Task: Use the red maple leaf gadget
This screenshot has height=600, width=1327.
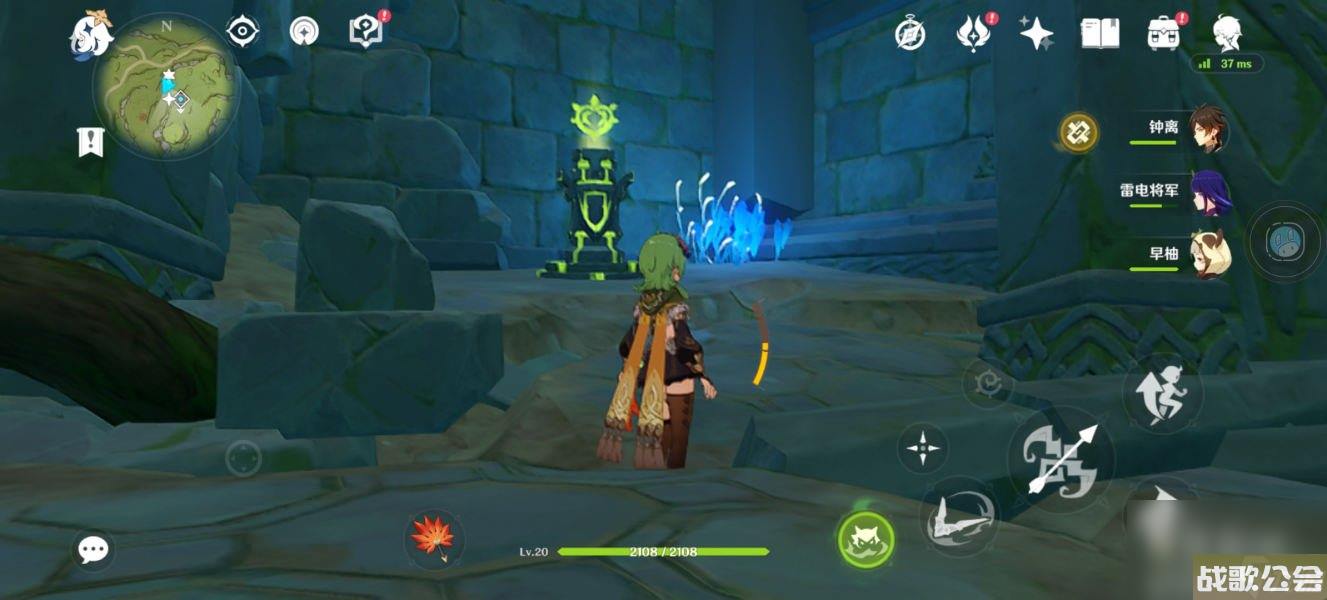Action: pos(433,538)
